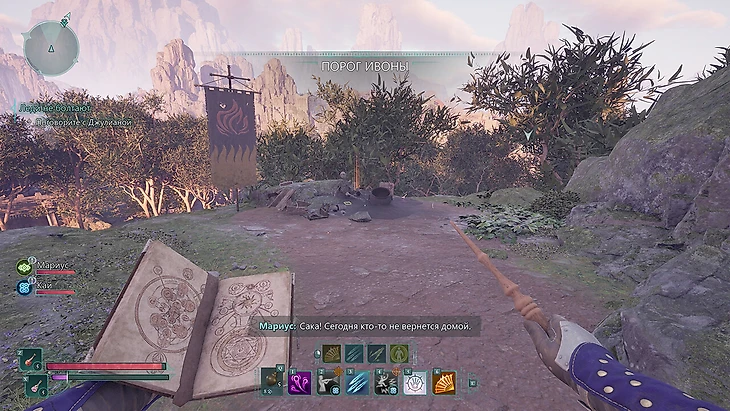Screen dimensions: 730x411
Task: Select the human figure icon in upper row
Action: (400, 353)
